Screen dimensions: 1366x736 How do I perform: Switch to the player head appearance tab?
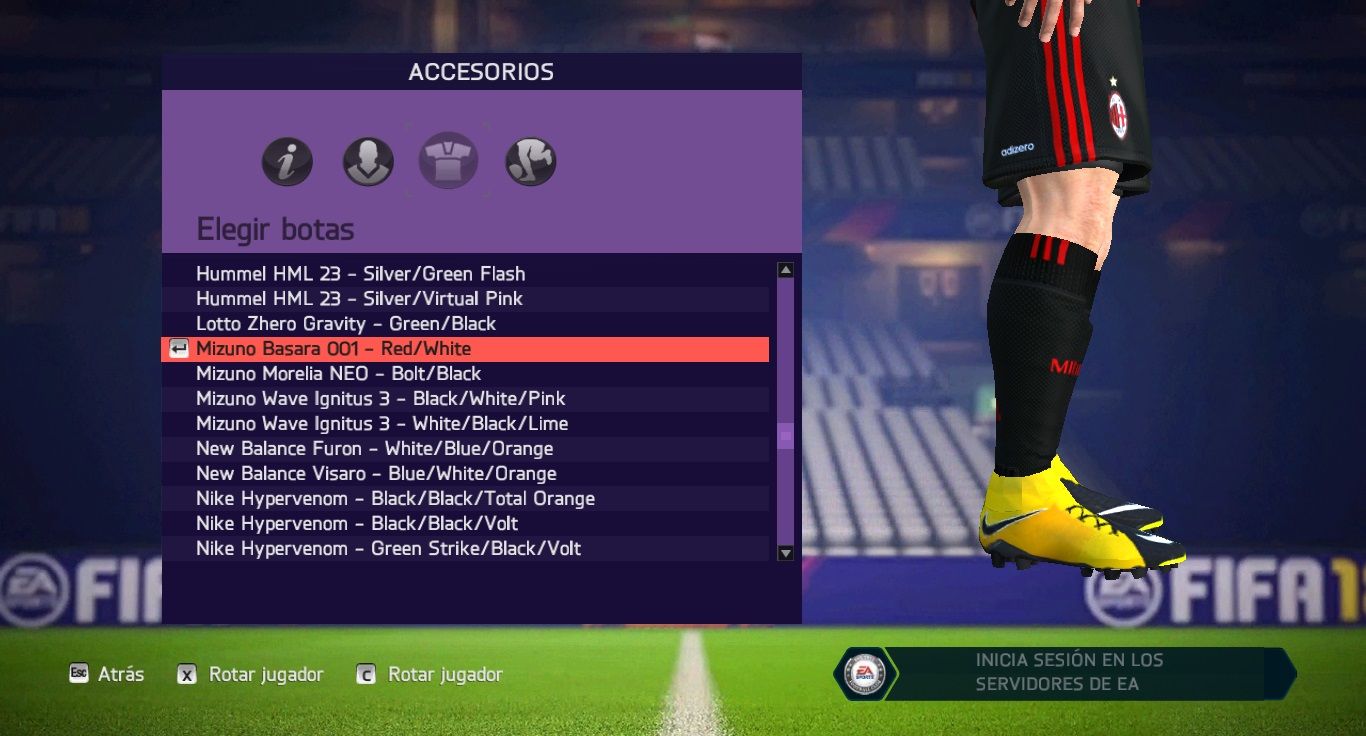[368, 162]
